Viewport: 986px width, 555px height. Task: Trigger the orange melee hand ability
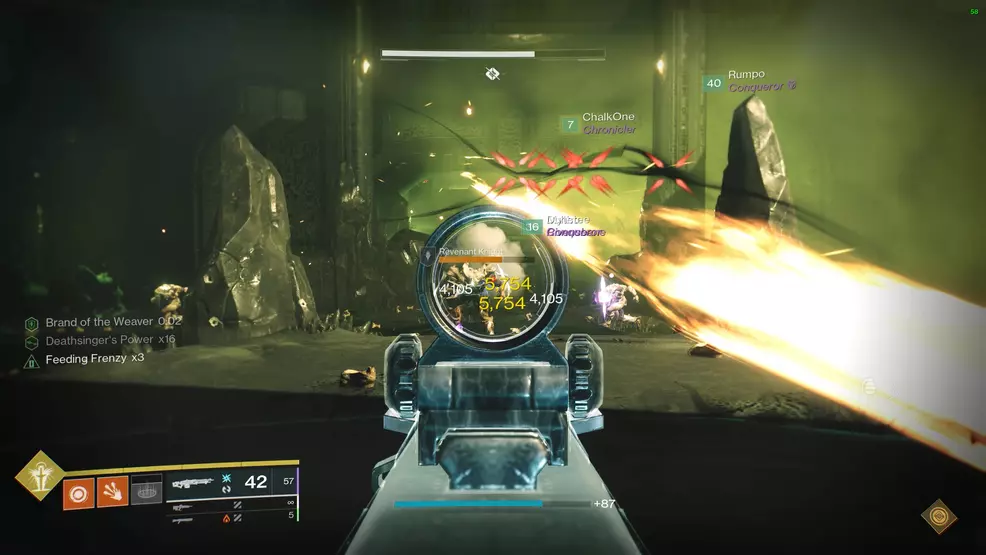click(112, 490)
